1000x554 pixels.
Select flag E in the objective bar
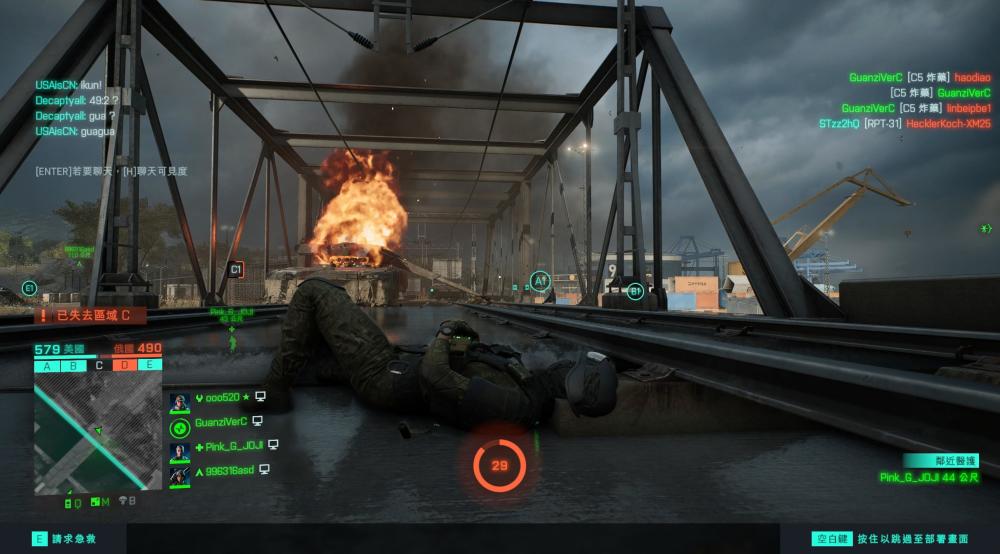pyautogui.click(x=149, y=365)
